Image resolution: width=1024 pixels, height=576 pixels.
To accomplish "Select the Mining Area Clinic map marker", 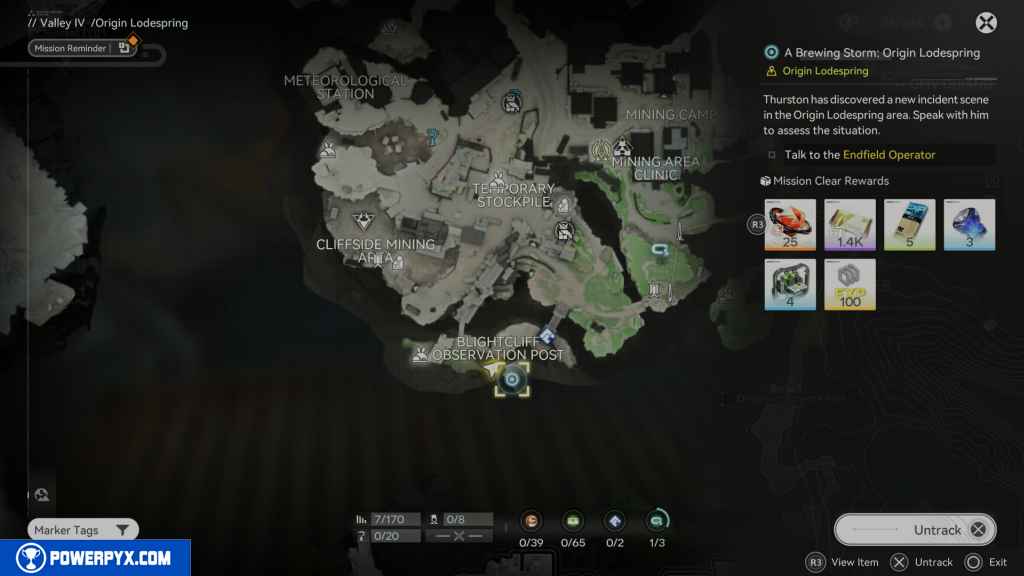I will (622, 148).
